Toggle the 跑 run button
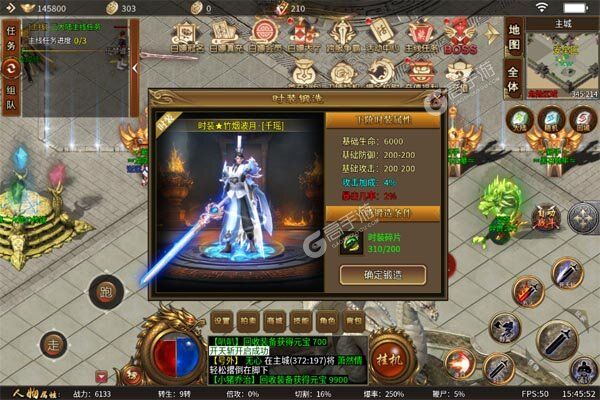Screen dimensions: 600x400 [x=103, y=291]
